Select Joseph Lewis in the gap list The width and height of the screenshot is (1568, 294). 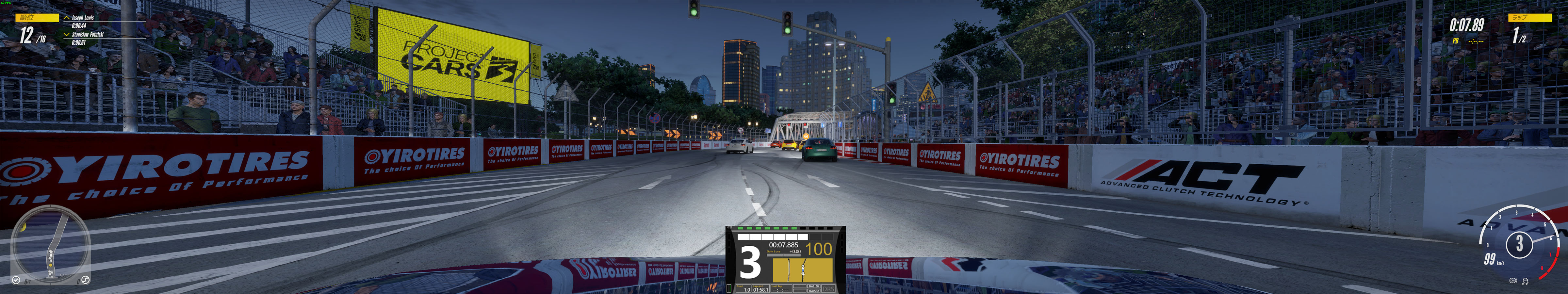coord(82,18)
